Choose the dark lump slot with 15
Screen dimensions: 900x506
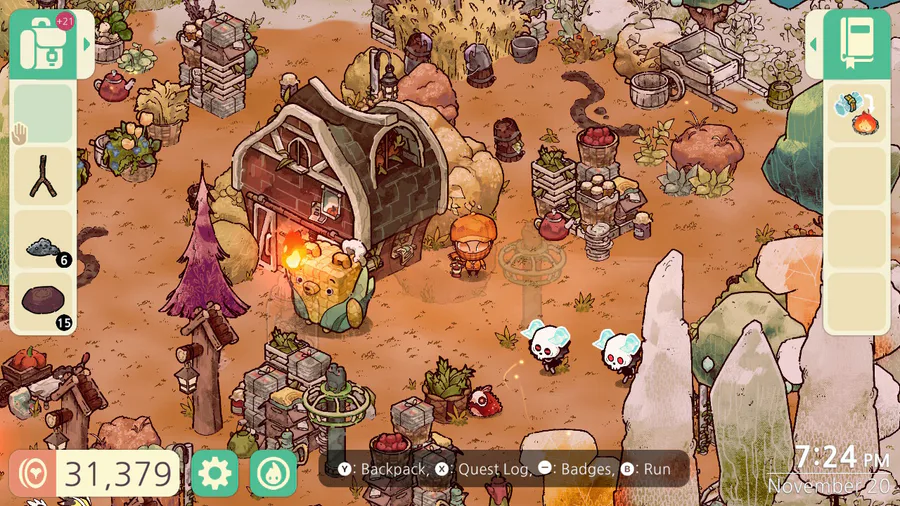41,302
